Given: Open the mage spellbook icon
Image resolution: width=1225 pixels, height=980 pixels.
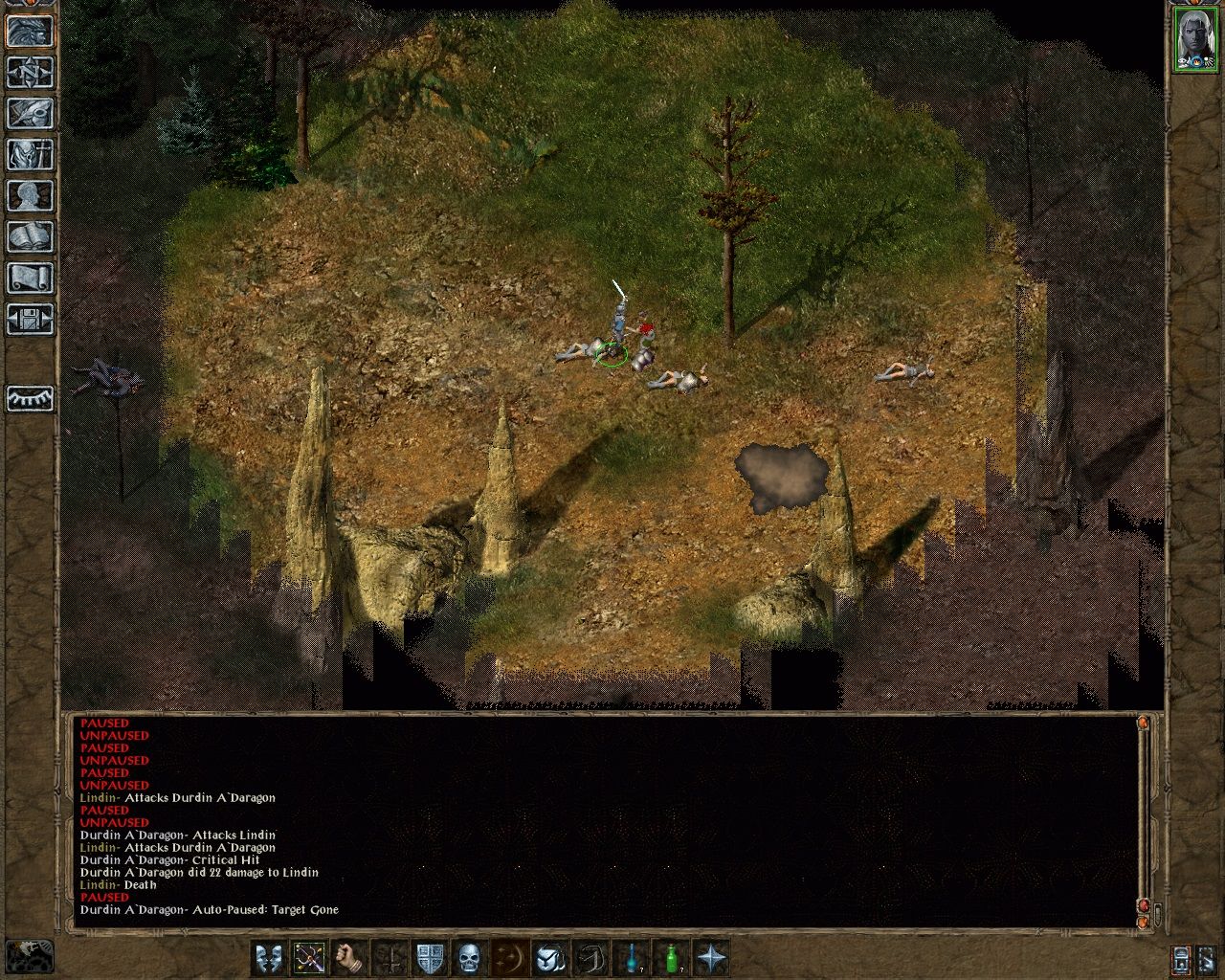Looking at the screenshot, I should pyautogui.click(x=30, y=237).
